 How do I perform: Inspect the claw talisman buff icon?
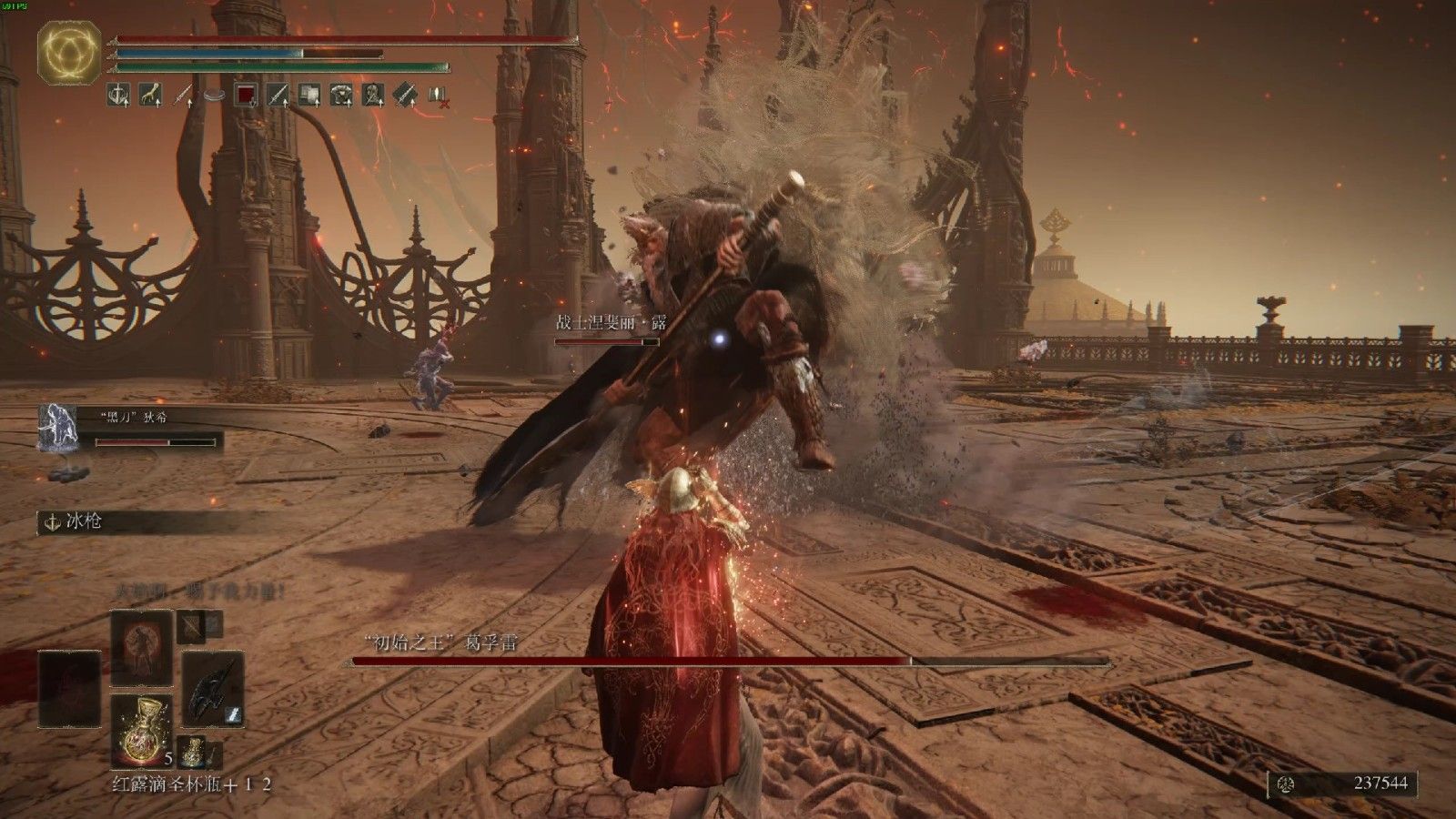click(150, 93)
